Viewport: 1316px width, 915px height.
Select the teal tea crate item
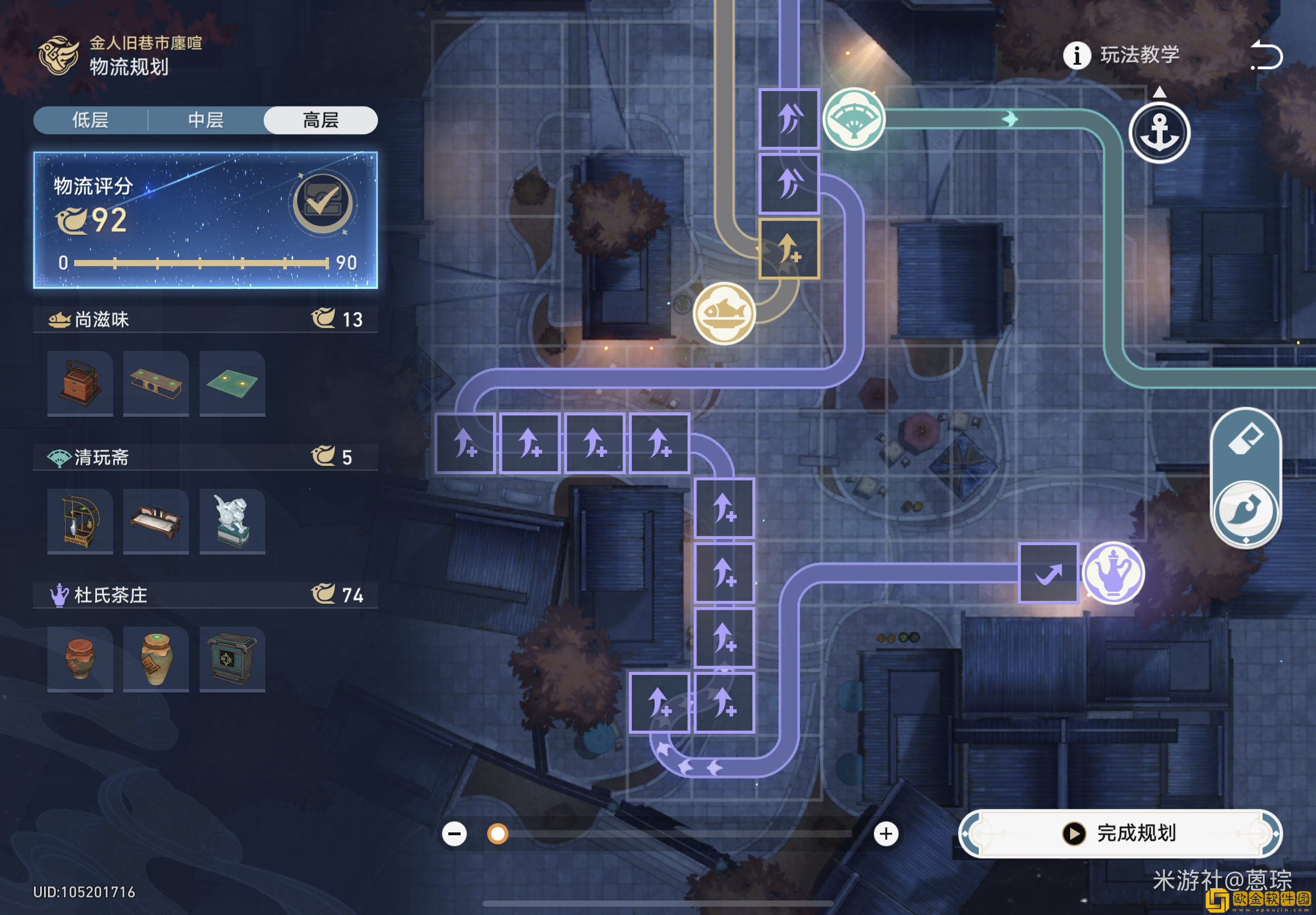(x=232, y=659)
